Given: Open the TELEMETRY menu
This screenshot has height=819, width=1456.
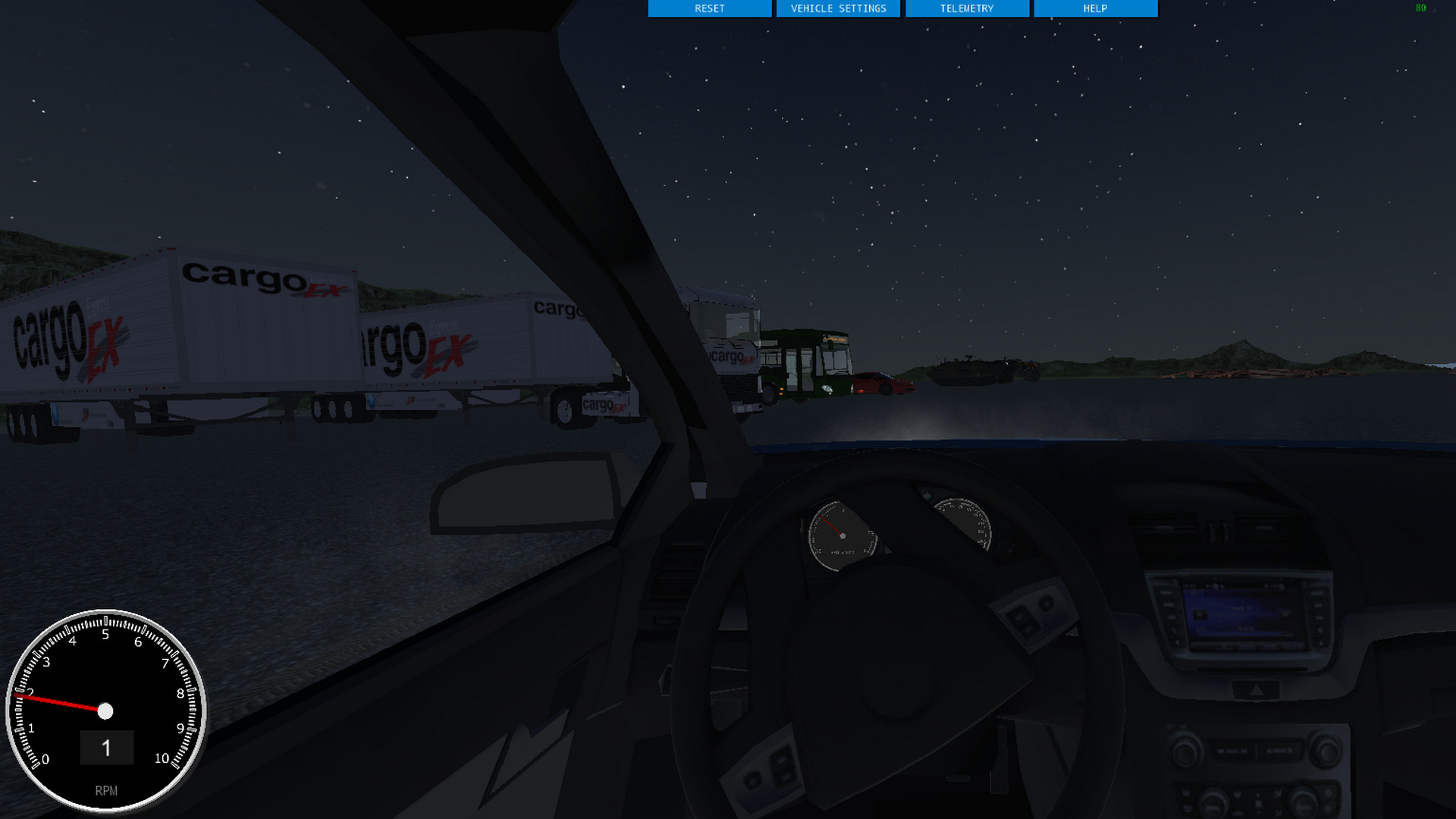Looking at the screenshot, I should pos(967,8).
